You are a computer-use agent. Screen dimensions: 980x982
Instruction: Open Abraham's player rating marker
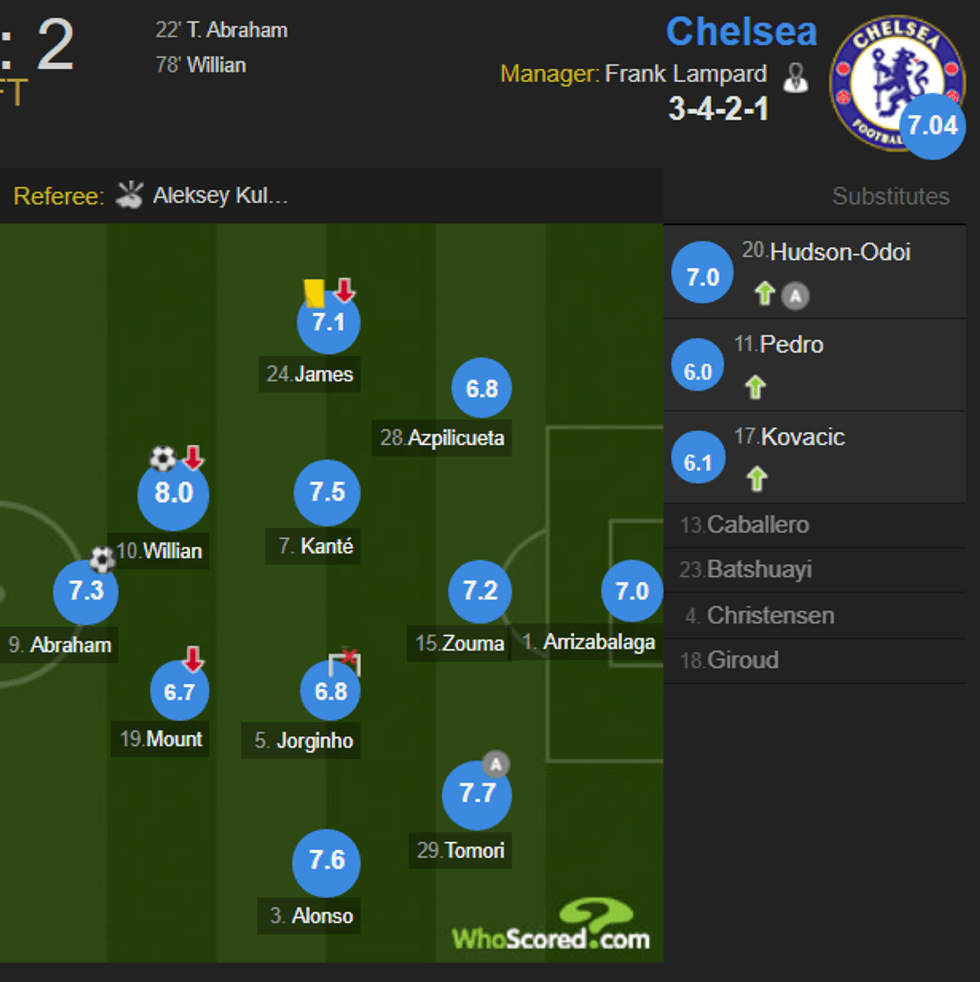tap(86, 591)
